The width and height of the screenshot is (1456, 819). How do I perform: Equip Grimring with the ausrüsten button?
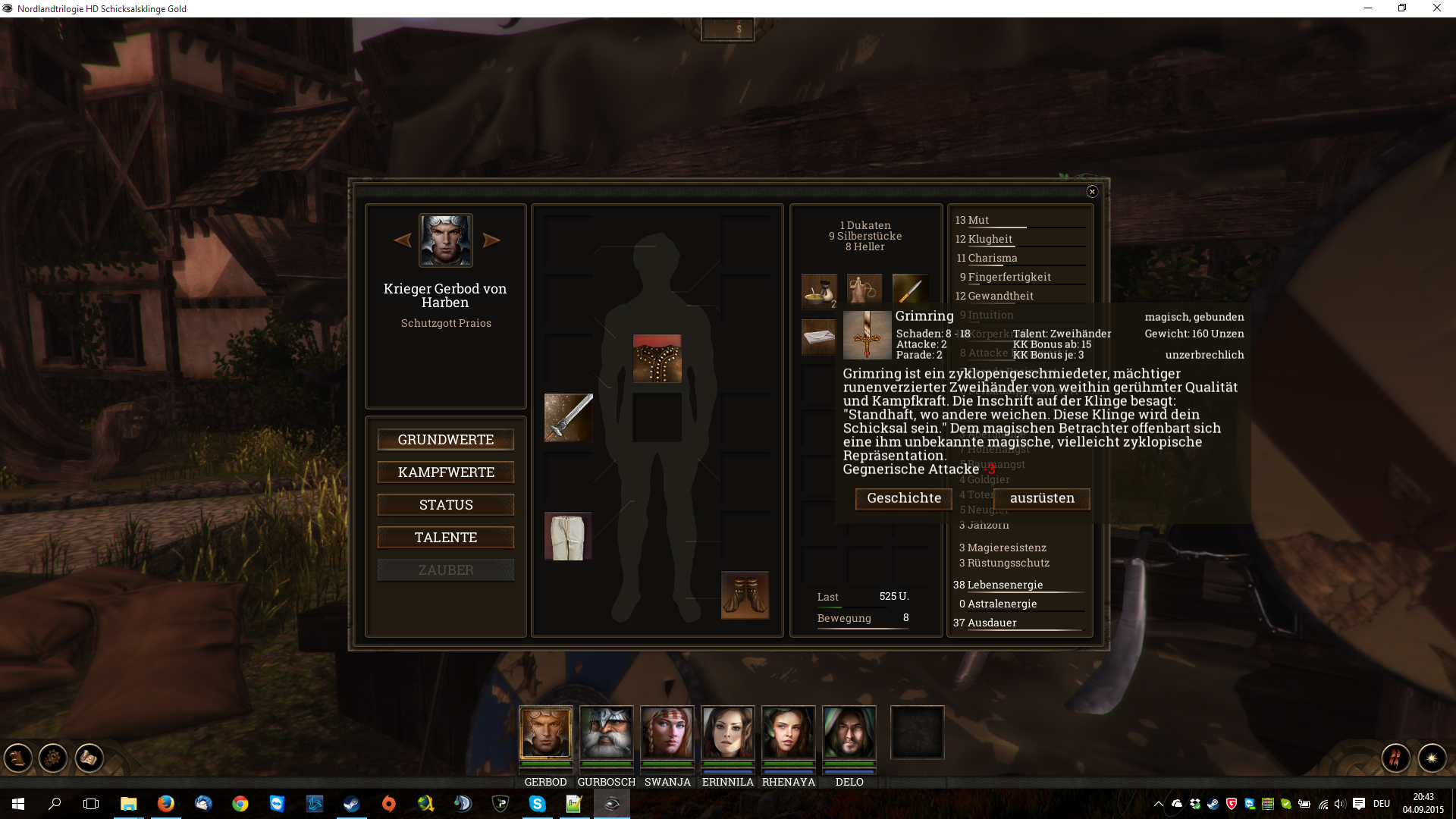[x=1042, y=498]
